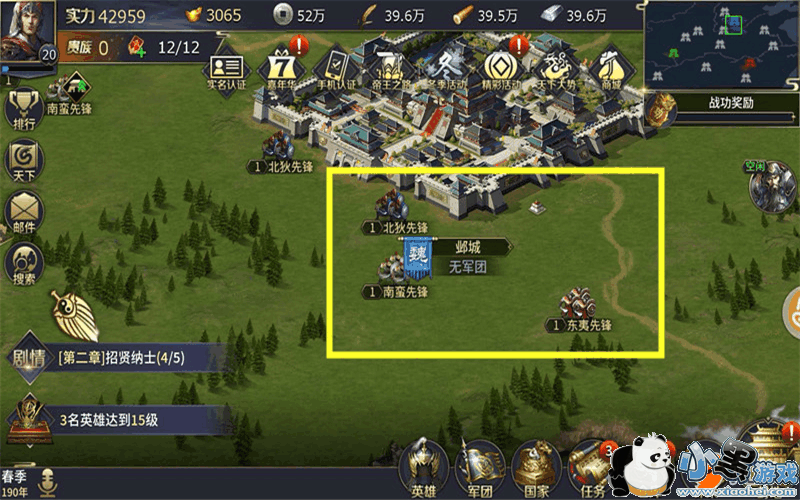This screenshot has width=800, height=500.
Task: Open 手机认证 phone verification
Action: point(335,66)
